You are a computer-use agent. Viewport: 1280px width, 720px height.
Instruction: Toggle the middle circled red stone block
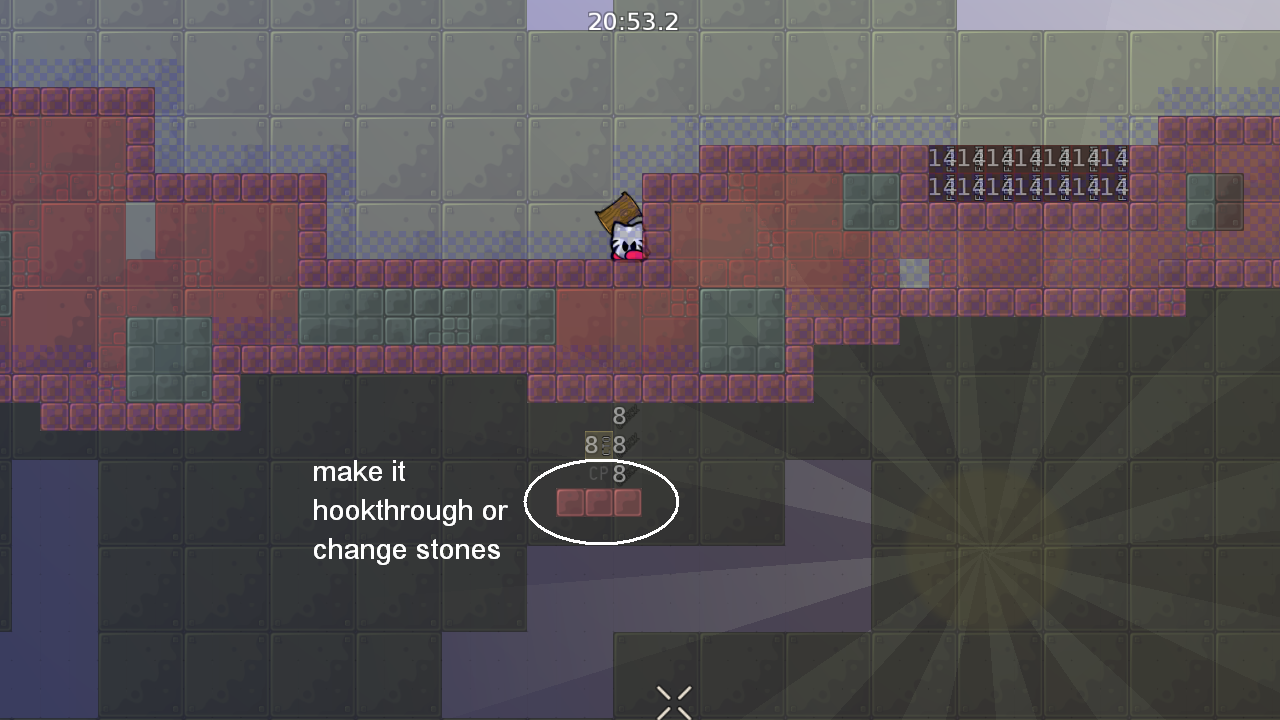coord(598,504)
